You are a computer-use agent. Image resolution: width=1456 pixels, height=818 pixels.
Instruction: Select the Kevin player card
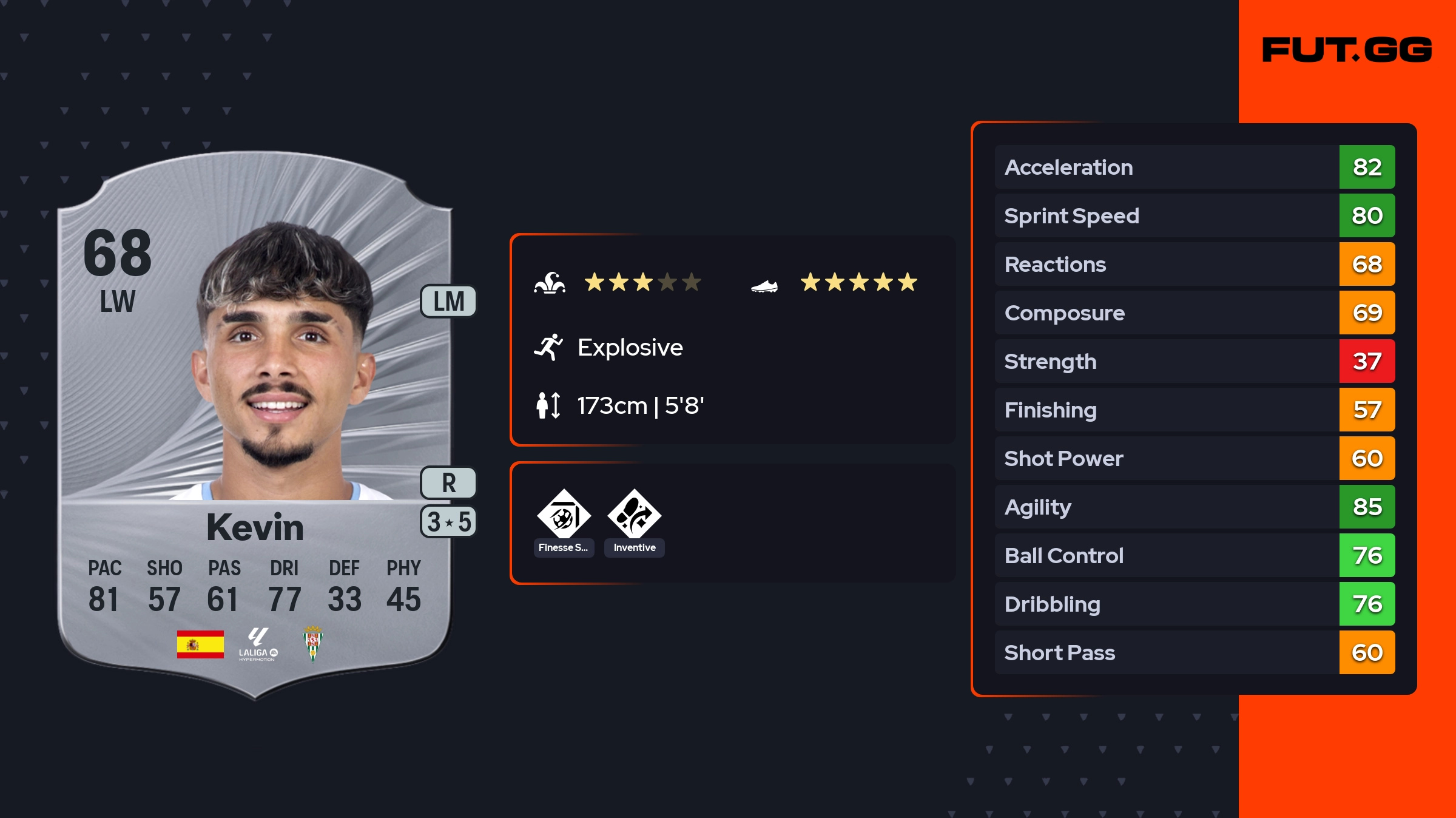pyautogui.click(x=255, y=425)
